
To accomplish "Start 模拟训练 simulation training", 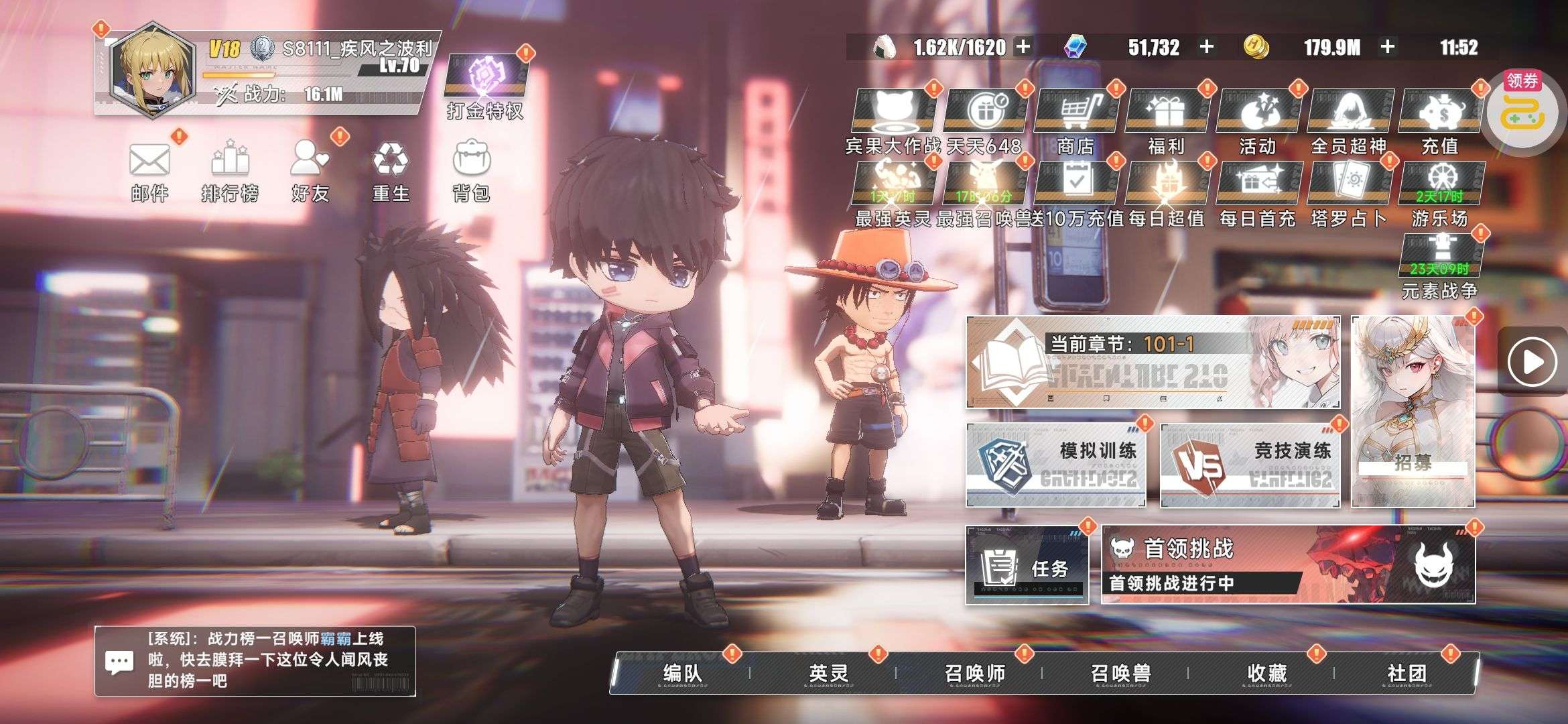I will (1056, 465).
